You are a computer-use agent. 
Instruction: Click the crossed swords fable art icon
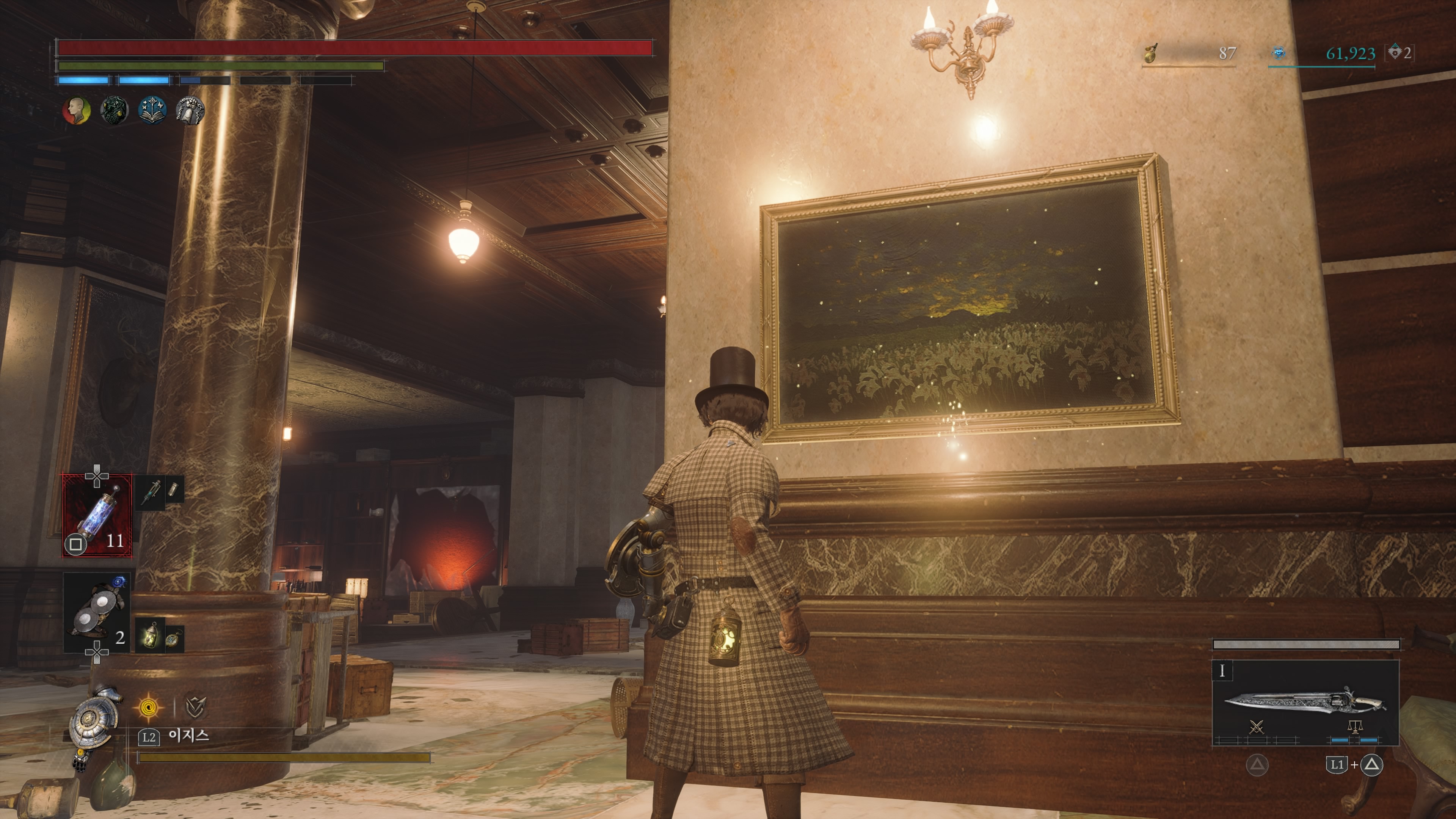pos(1257,727)
